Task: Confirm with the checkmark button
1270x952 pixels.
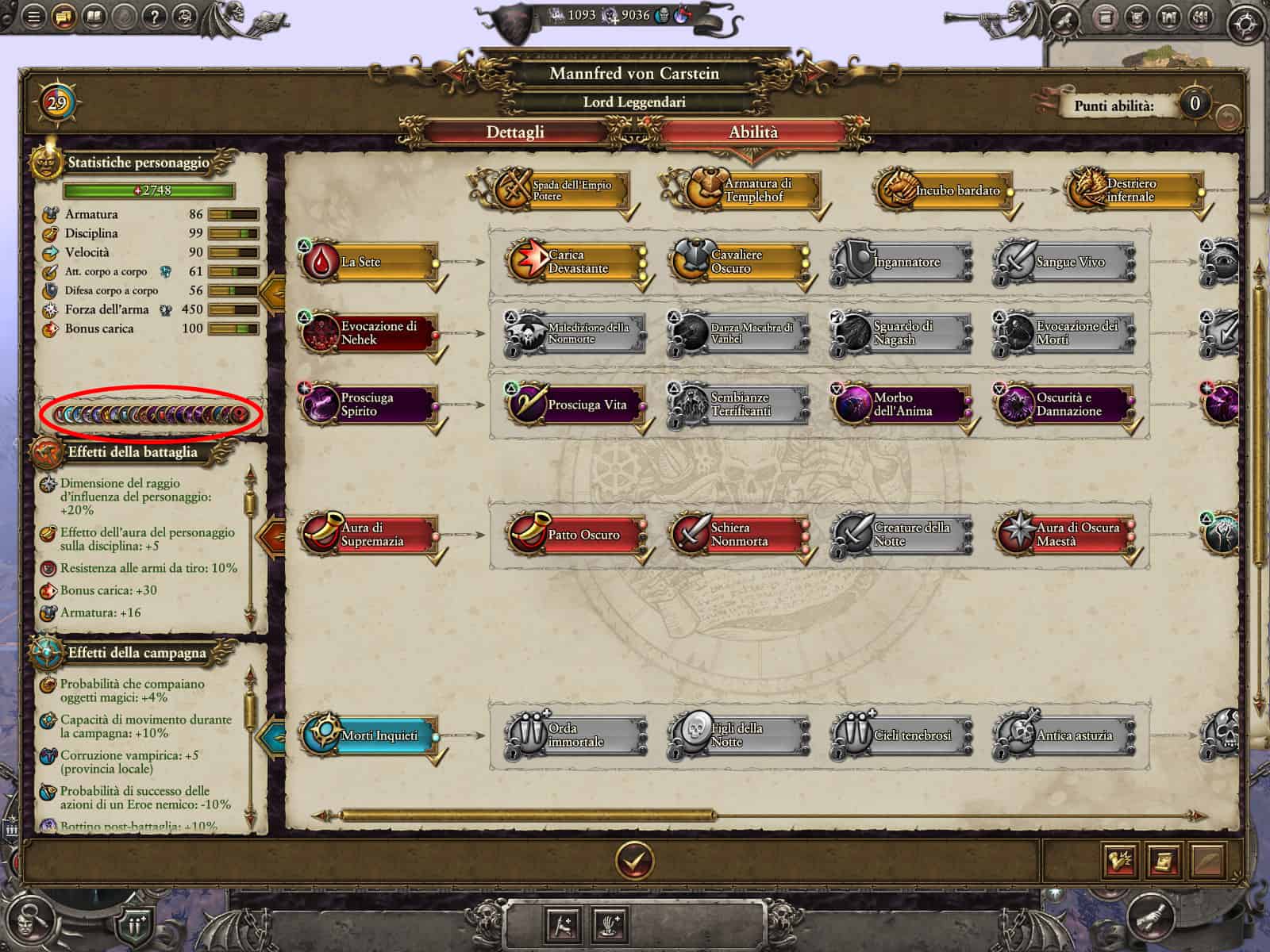Action: pyautogui.click(x=634, y=859)
